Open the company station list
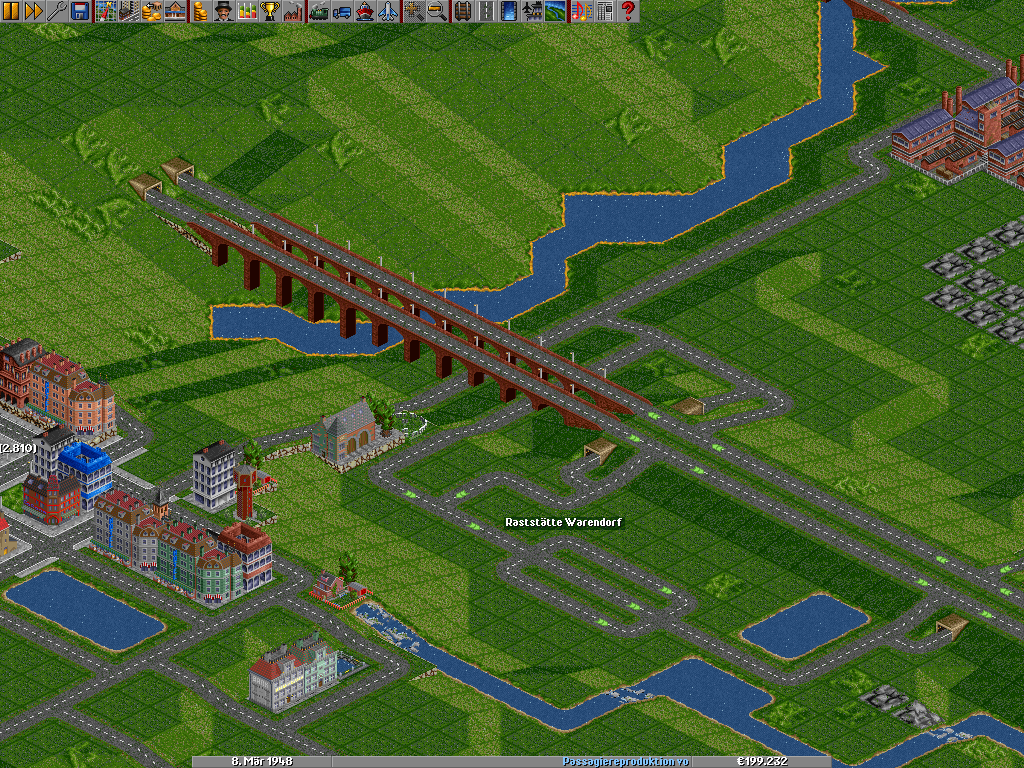 coord(175,11)
